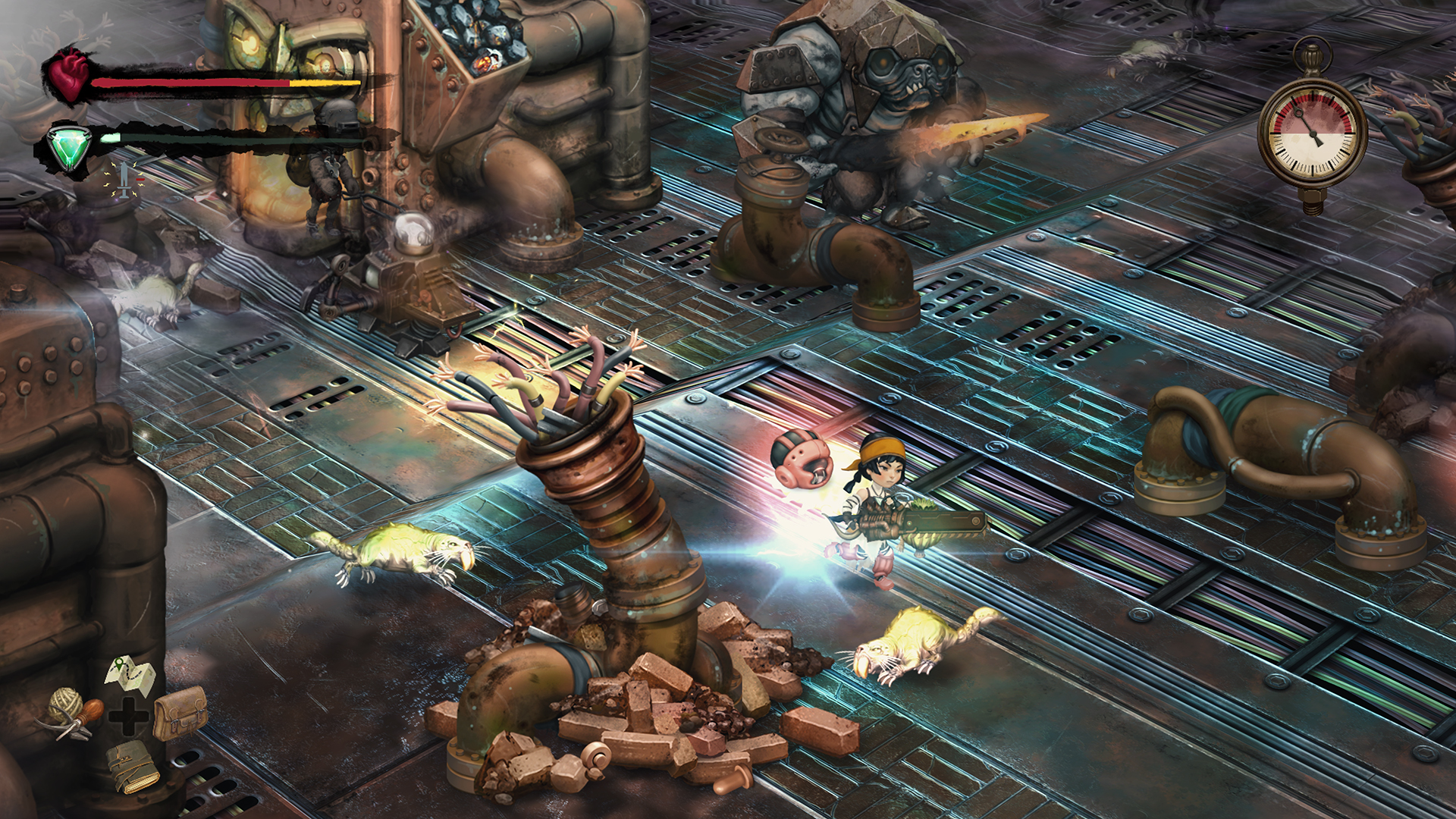Open the wrapped leather journal

[x=132, y=767]
